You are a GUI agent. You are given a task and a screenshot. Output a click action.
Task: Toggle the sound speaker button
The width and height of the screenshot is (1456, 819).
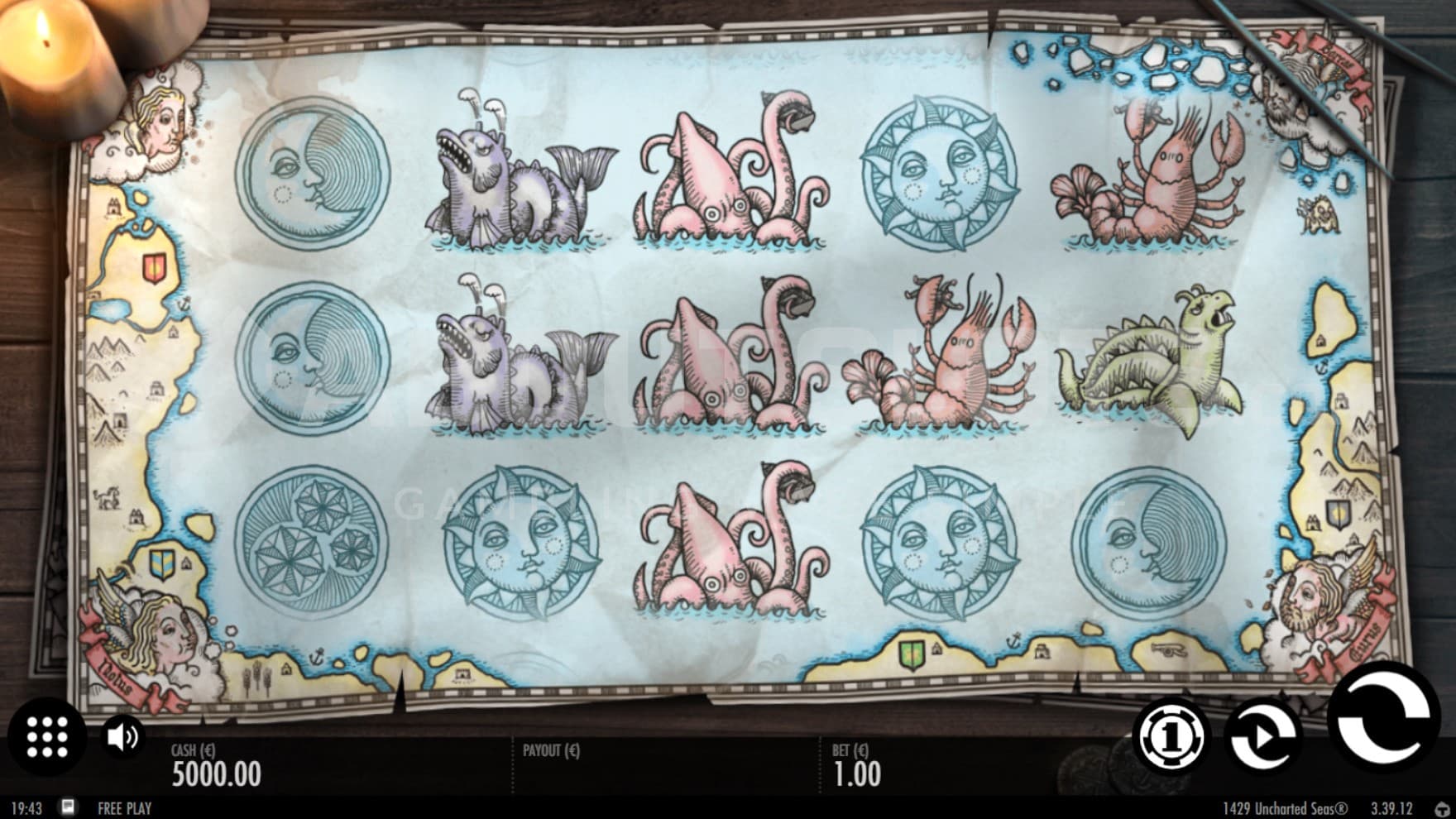click(x=123, y=736)
